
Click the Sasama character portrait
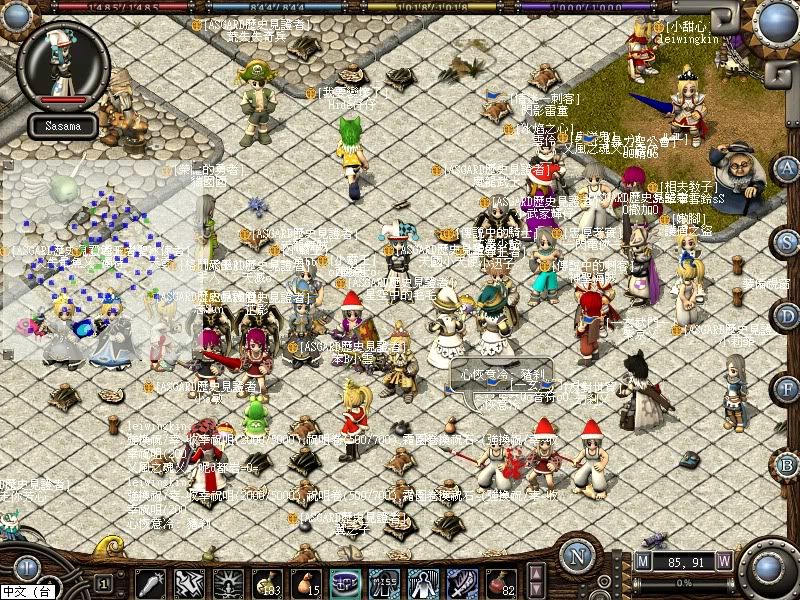pyautogui.click(x=63, y=64)
